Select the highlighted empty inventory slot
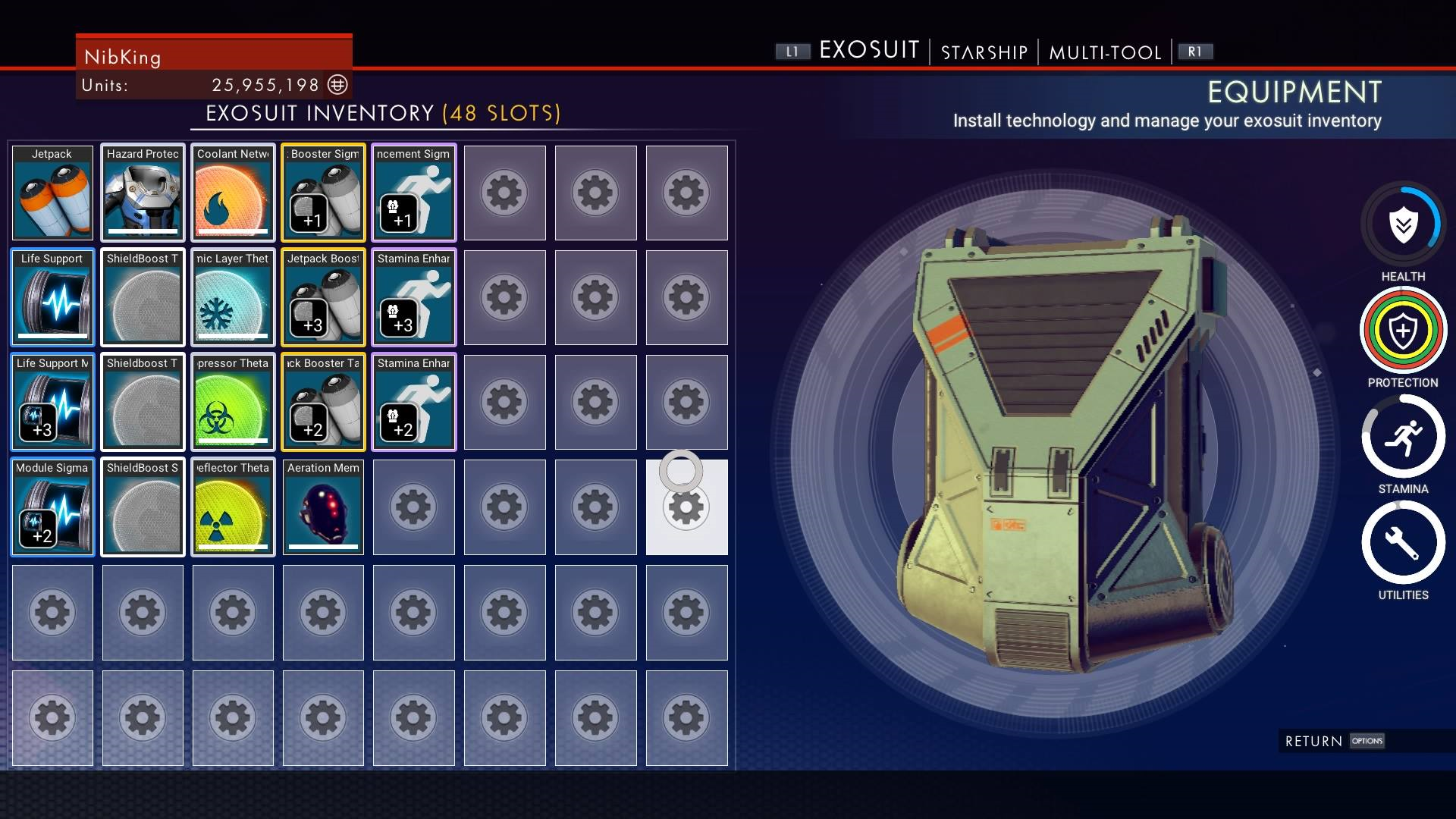Screen dimensions: 1456x819 [x=686, y=507]
